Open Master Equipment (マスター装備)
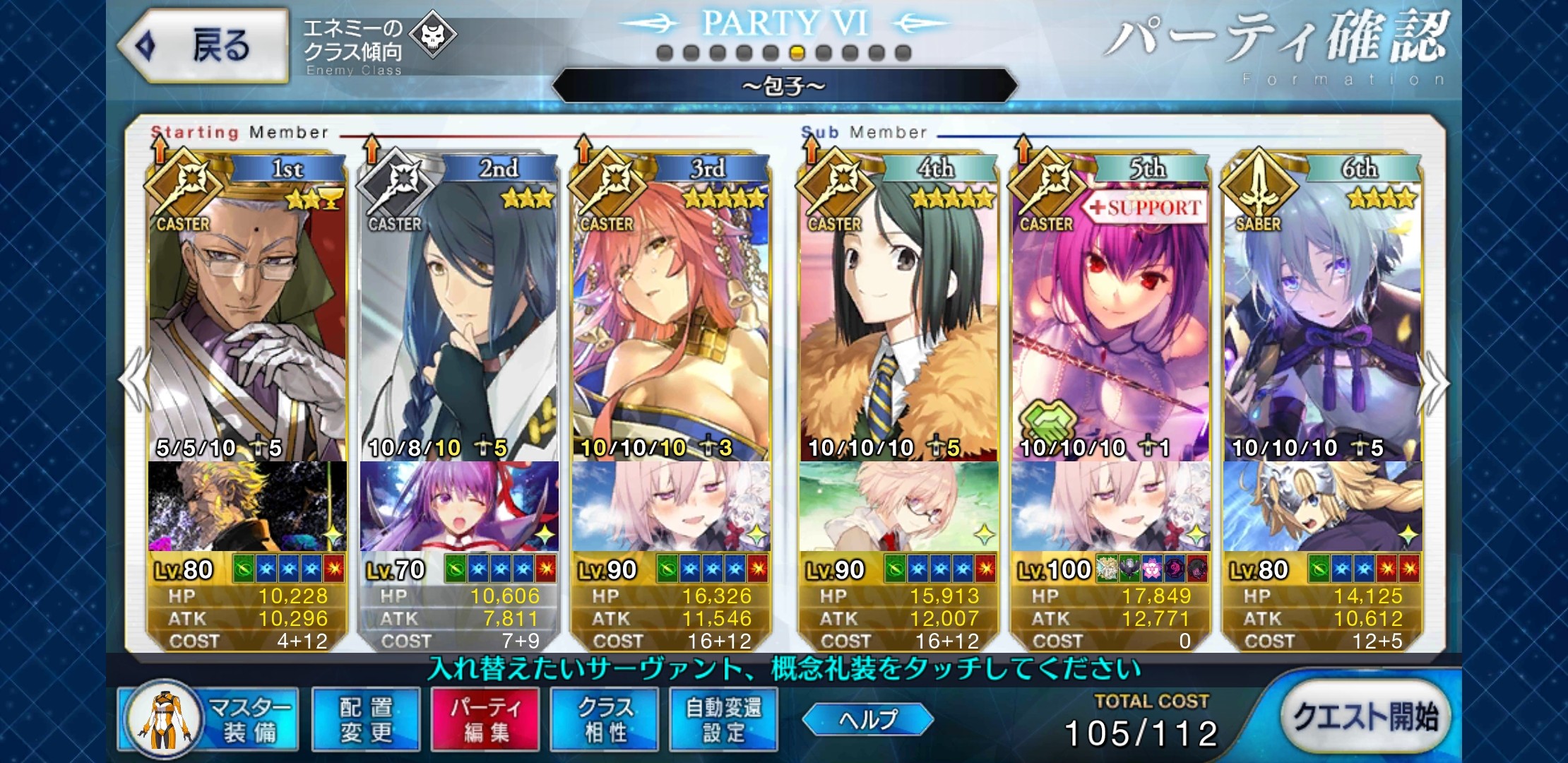1568x763 pixels. click(x=209, y=719)
